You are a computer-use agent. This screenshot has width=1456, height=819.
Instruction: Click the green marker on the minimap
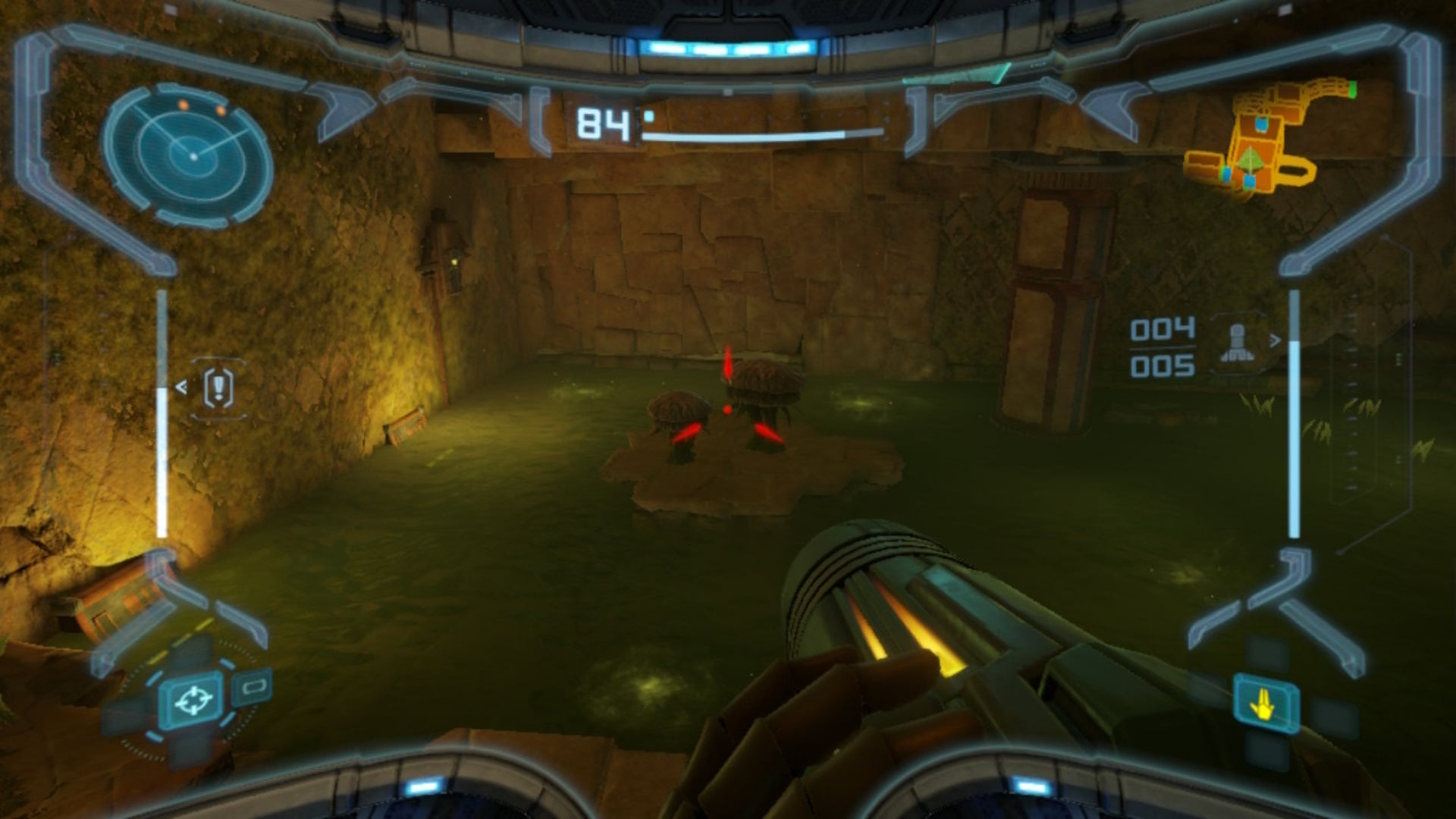click(1352, 89)
